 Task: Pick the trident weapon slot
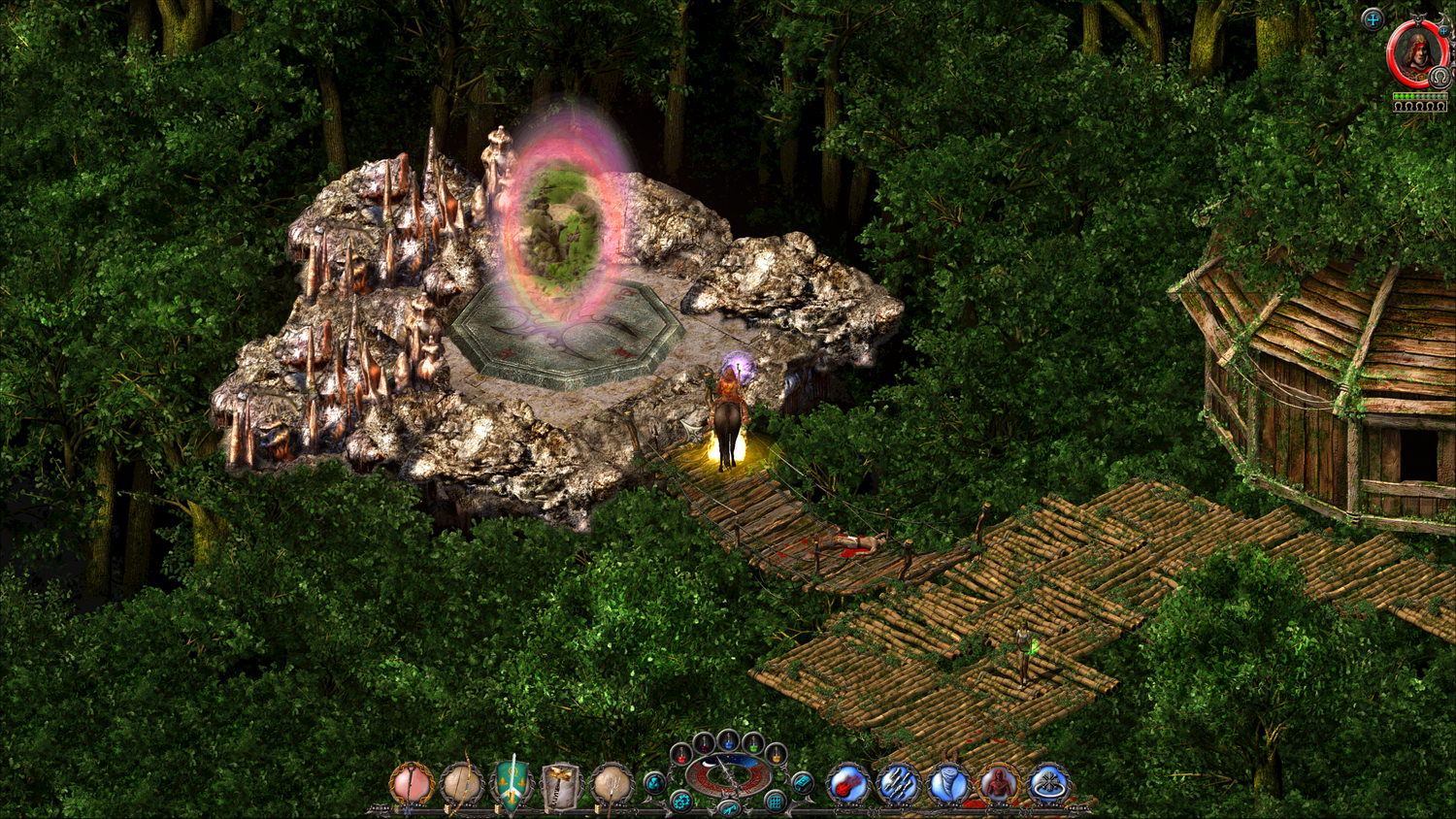pos(612,783)
